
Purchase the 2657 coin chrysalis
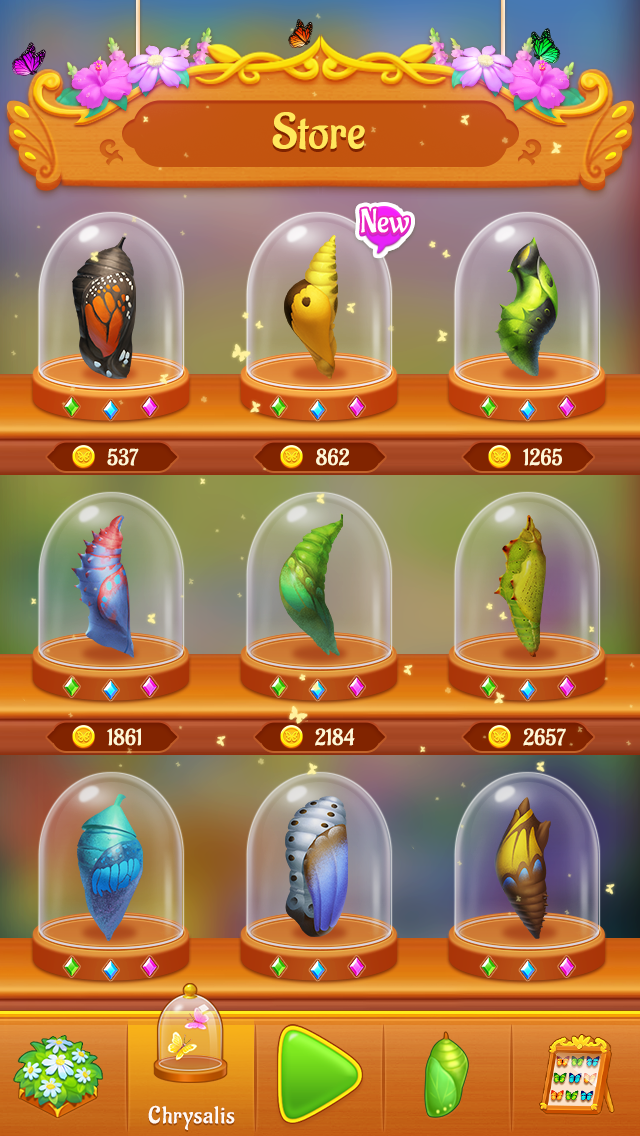pyautogui.click(x=527, y=737)
